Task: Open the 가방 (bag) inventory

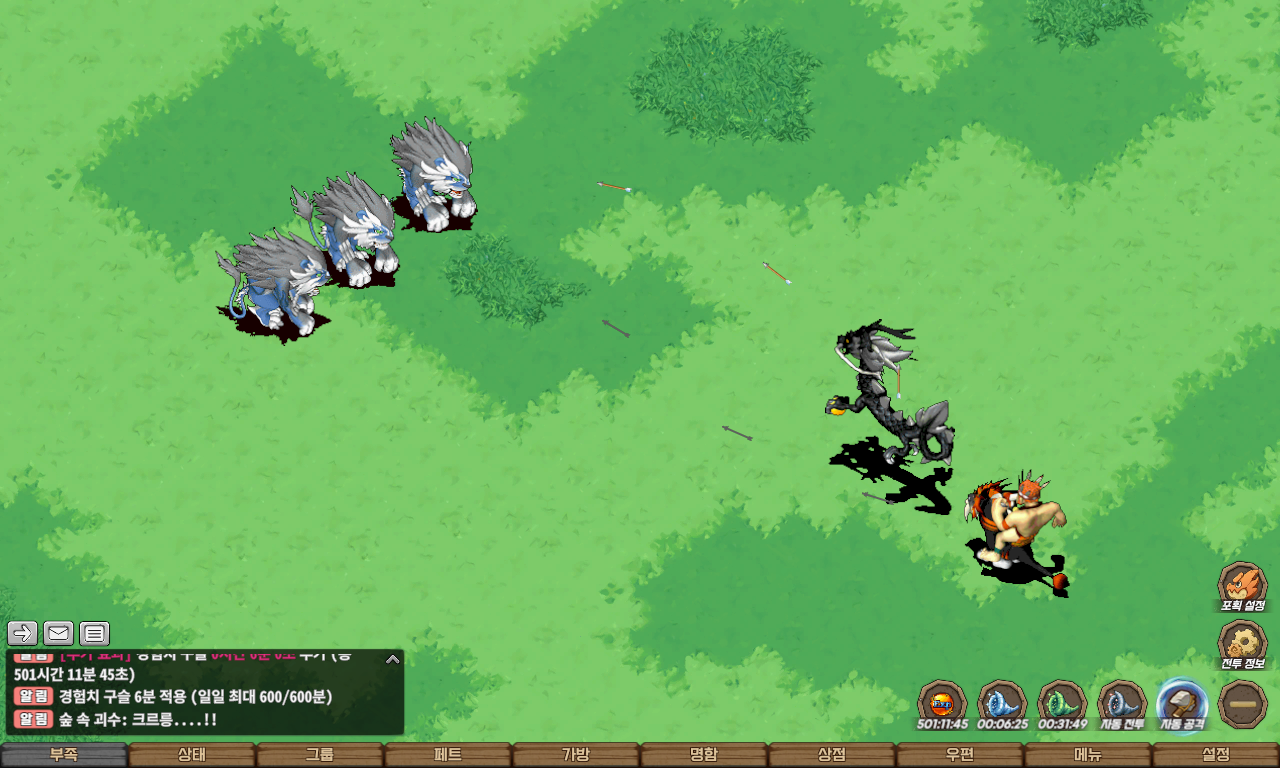Action: tap(576, 755)
